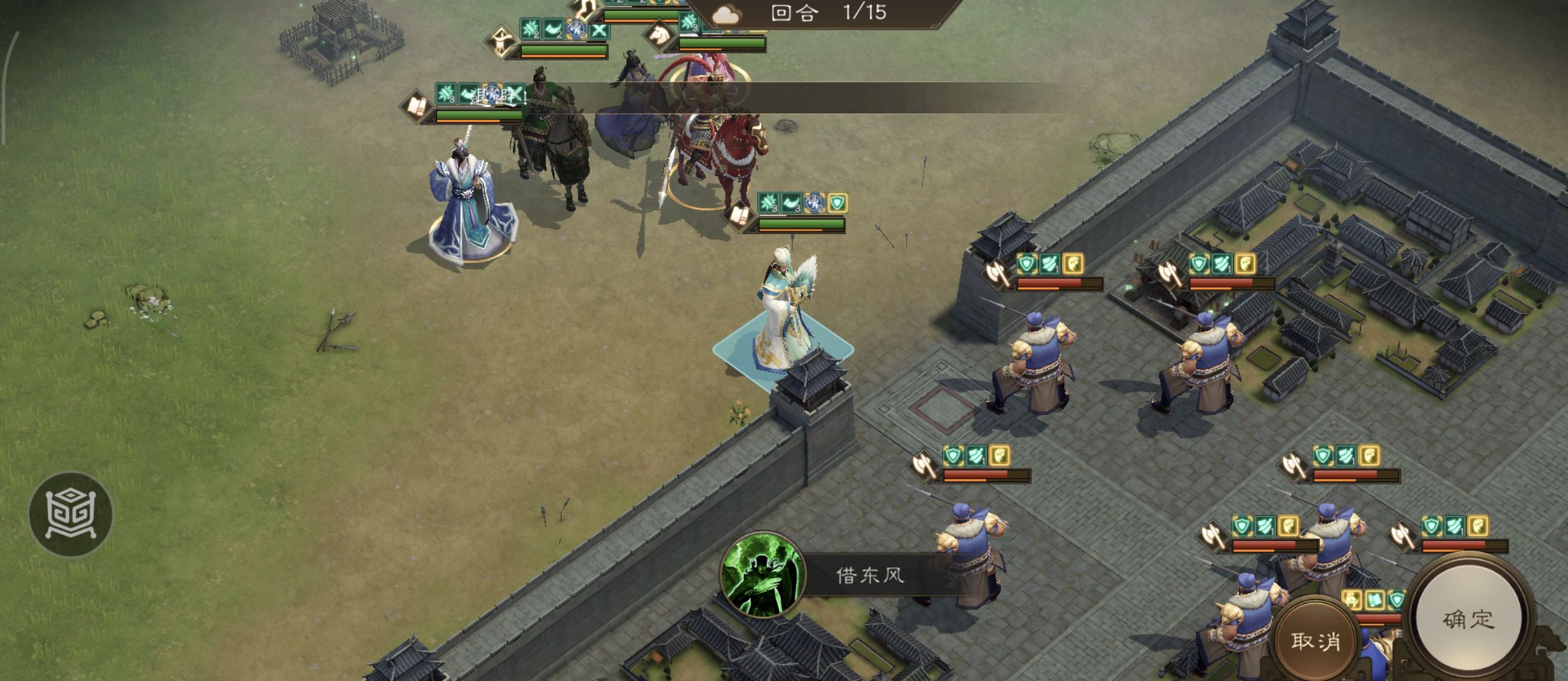Screen dimensions: 1568x681
Task: Click the crossed-swords buff icon
Action: click(598, 32)
